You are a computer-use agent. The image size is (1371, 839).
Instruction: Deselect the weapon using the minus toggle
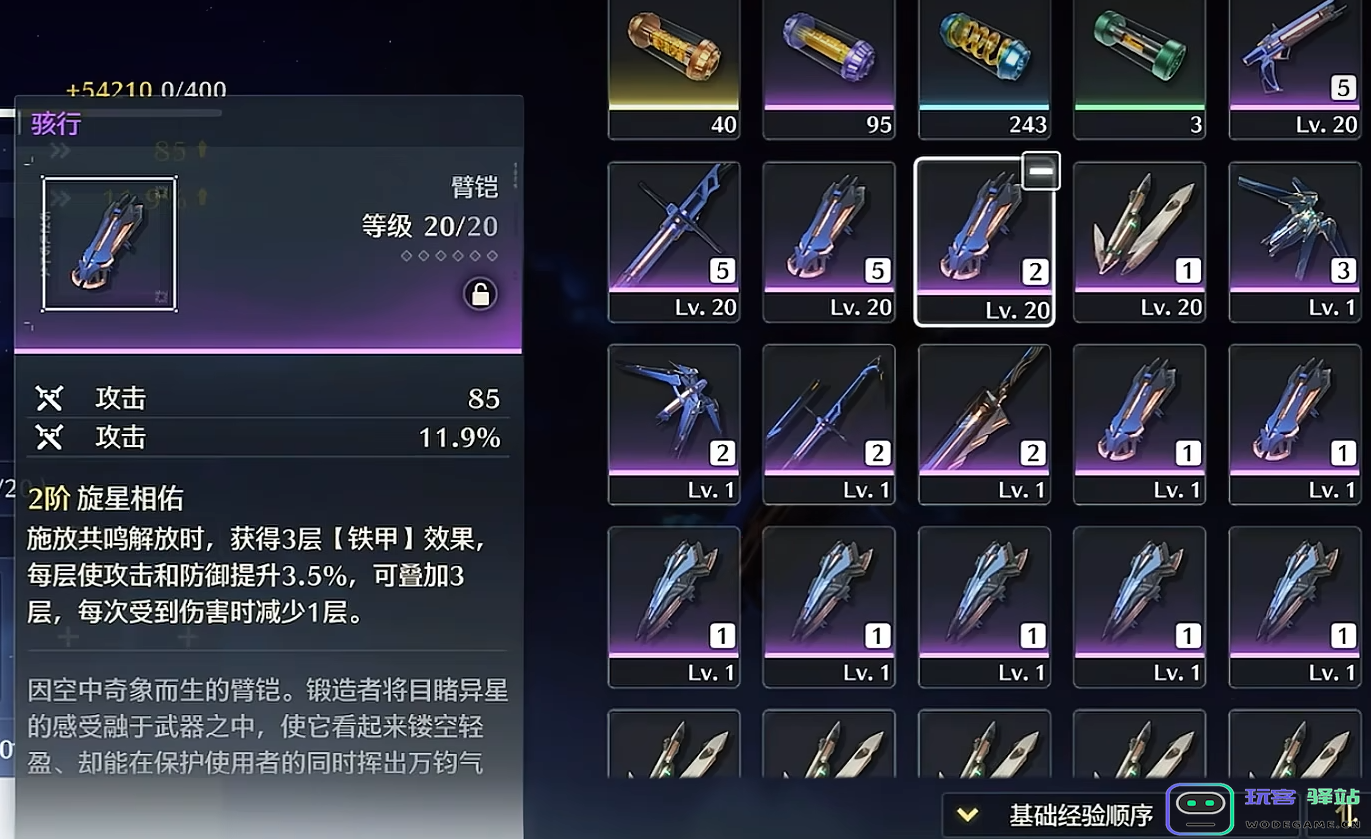tap(1040, 170)
